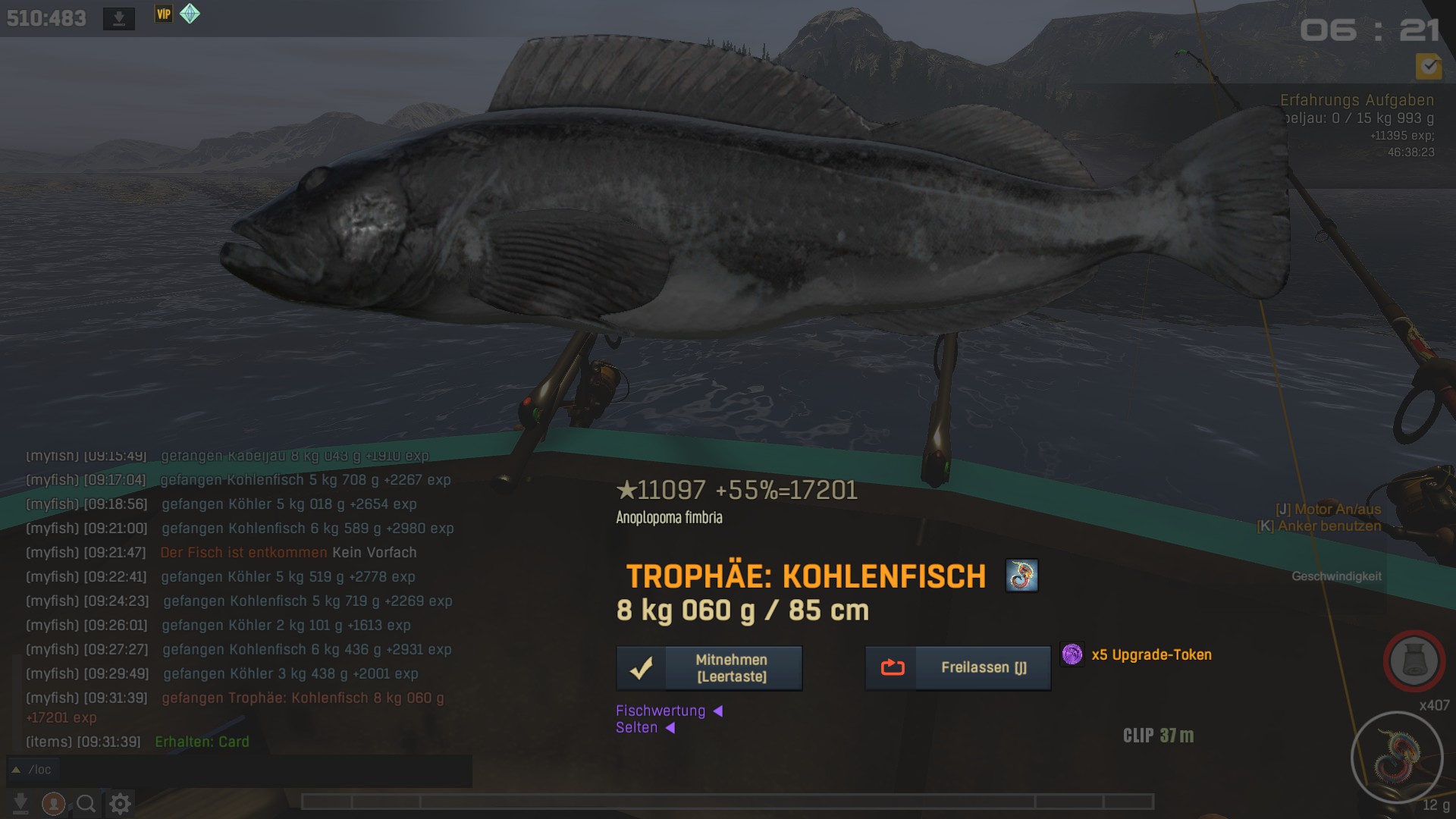Select the keepnet icon with red ring
Image resolution: width=1456 pixels, height=819 pixels.
[1414, 661]
